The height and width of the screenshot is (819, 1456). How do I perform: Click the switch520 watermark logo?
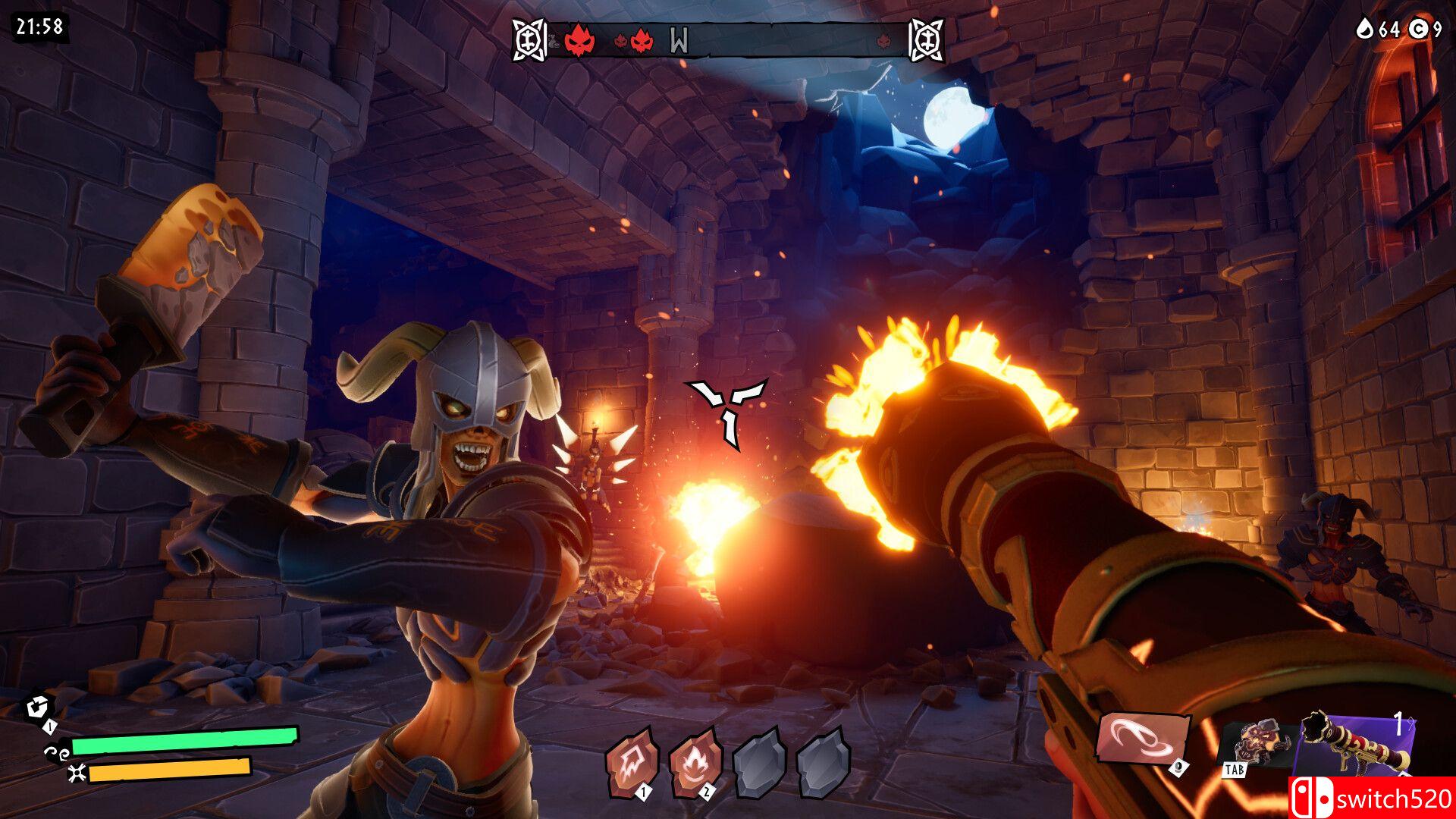coord(1371,798)
